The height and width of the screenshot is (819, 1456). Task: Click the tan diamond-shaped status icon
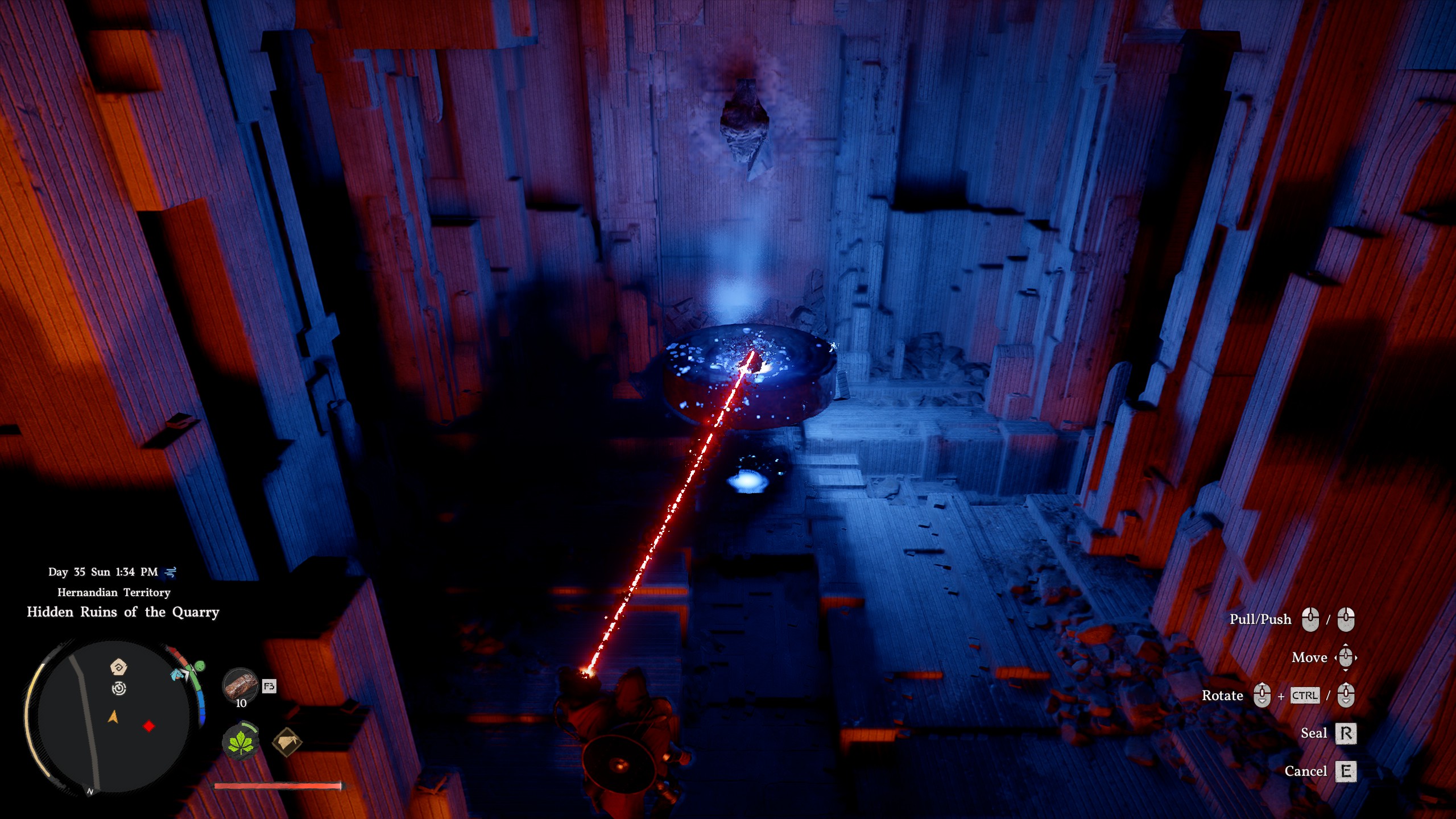[x=287, y=742]
